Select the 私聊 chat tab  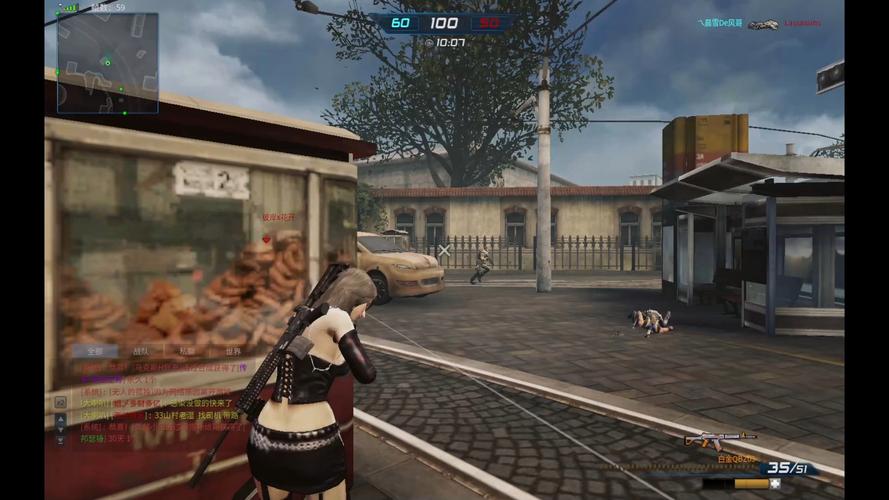187,352
